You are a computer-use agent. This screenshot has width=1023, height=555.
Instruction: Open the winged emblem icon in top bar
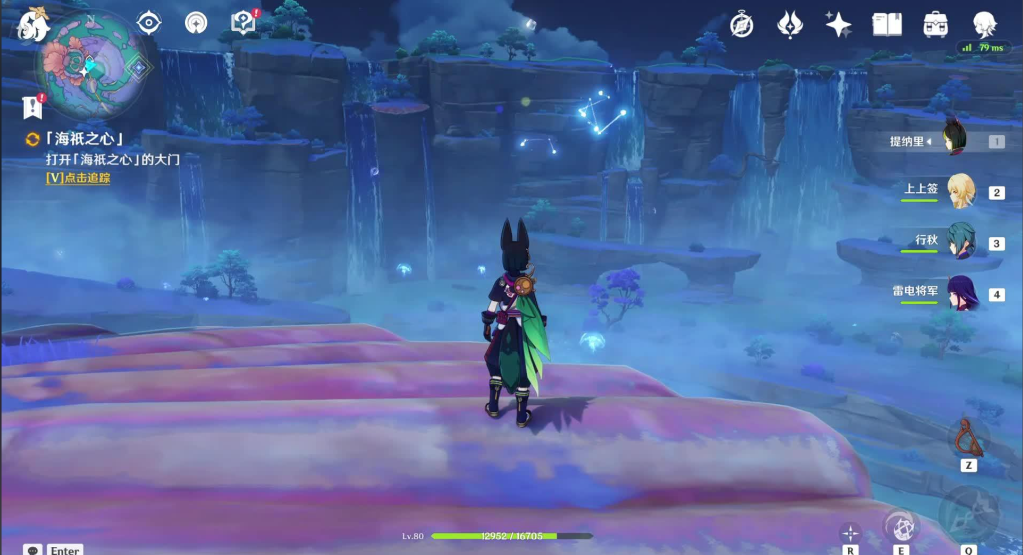click(x=790, y=24)
